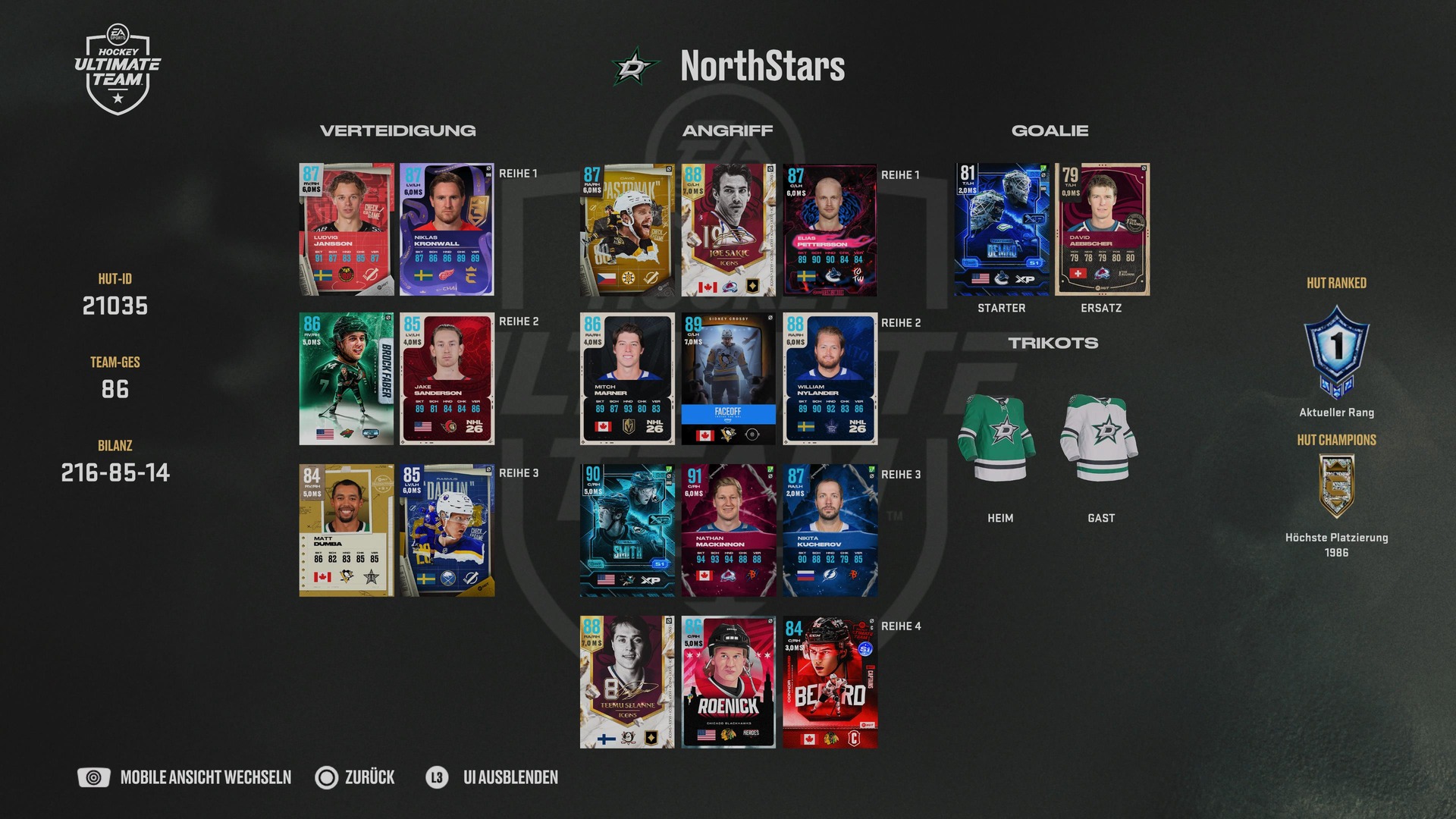
Task: Select the Roenick Heroes card
Action: [x=728, y=682]
